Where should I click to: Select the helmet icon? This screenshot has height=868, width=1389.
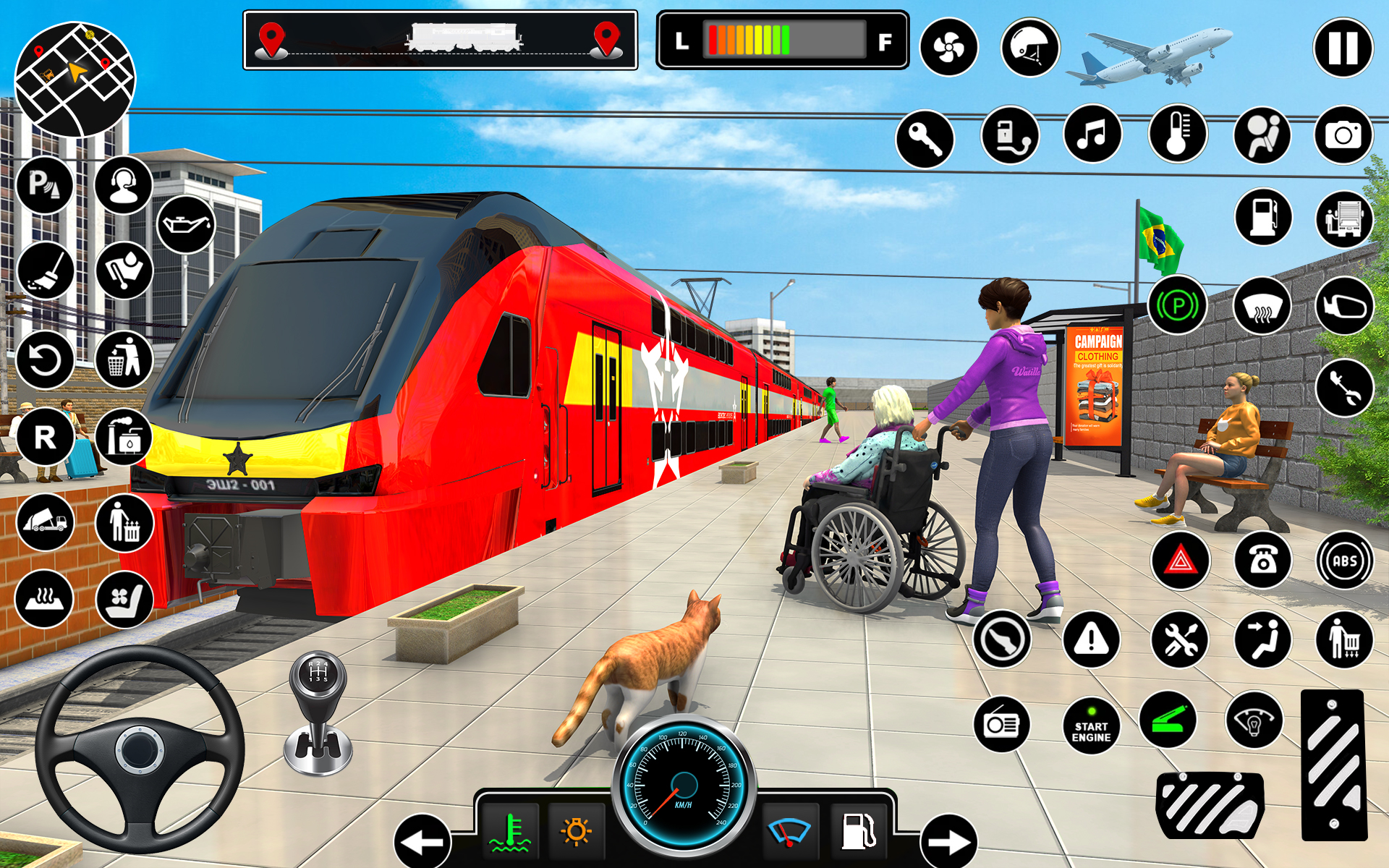coord(1031,47)
